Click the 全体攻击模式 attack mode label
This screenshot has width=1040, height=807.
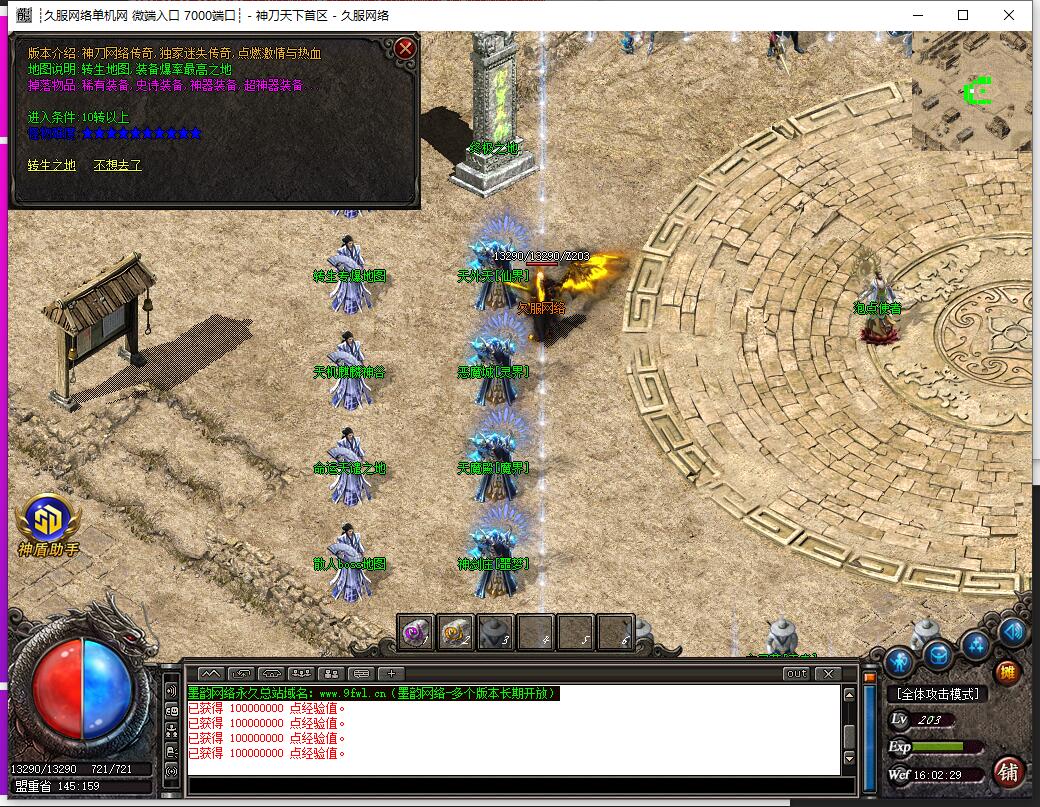[937, 693]
